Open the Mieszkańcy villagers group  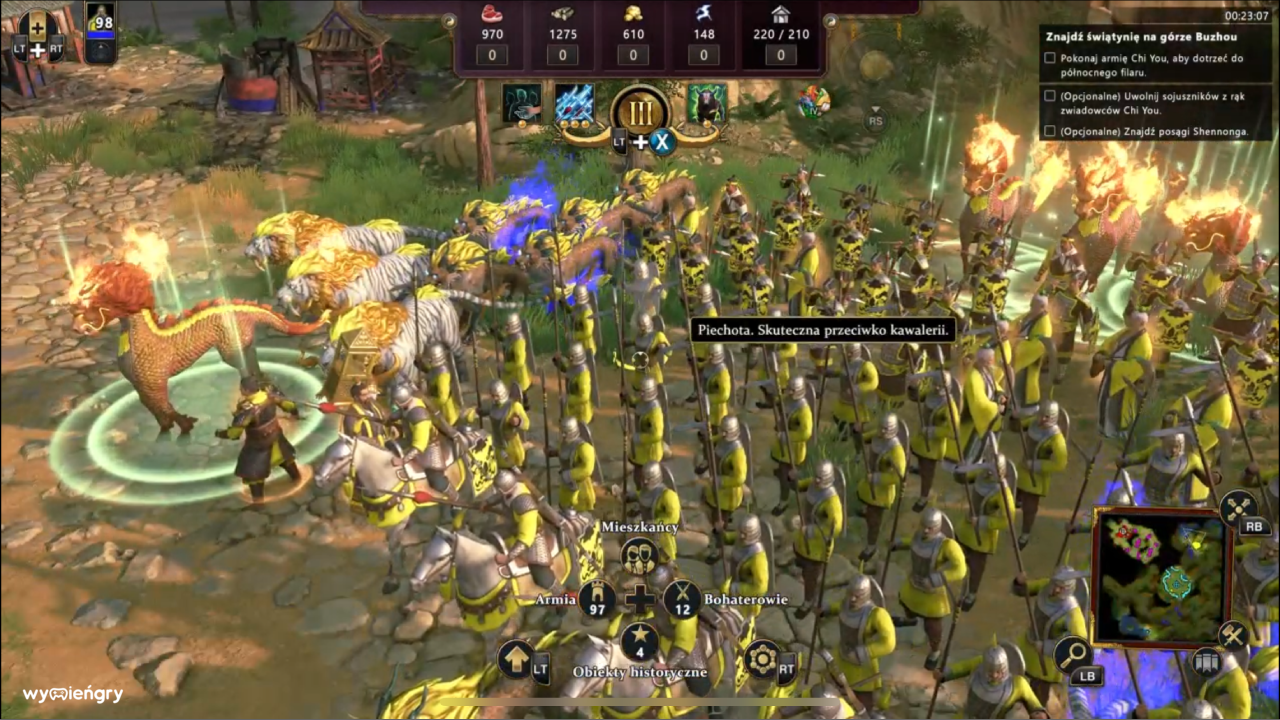(639, 556)
